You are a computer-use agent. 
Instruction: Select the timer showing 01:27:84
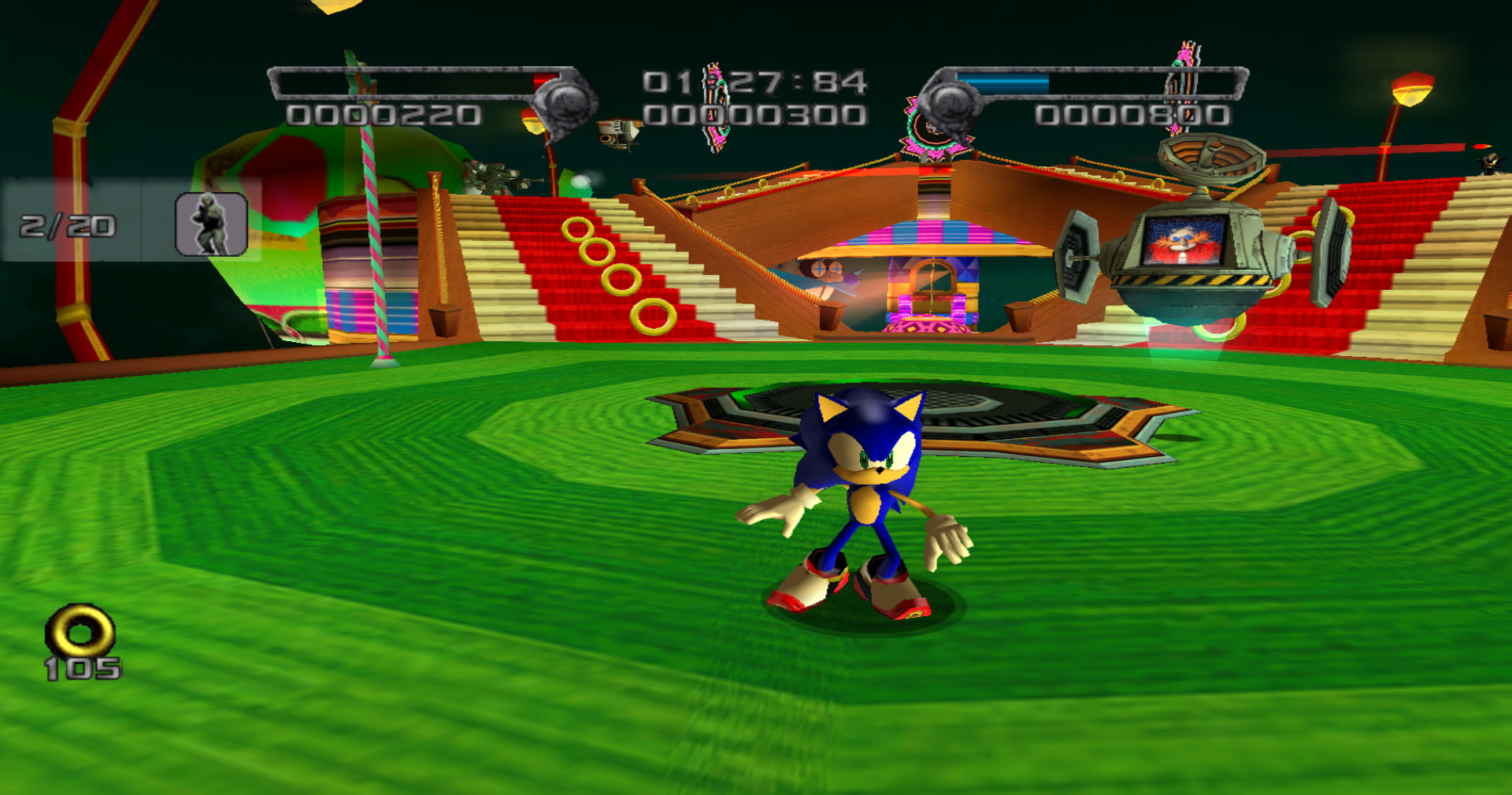(x=752, y=80)
